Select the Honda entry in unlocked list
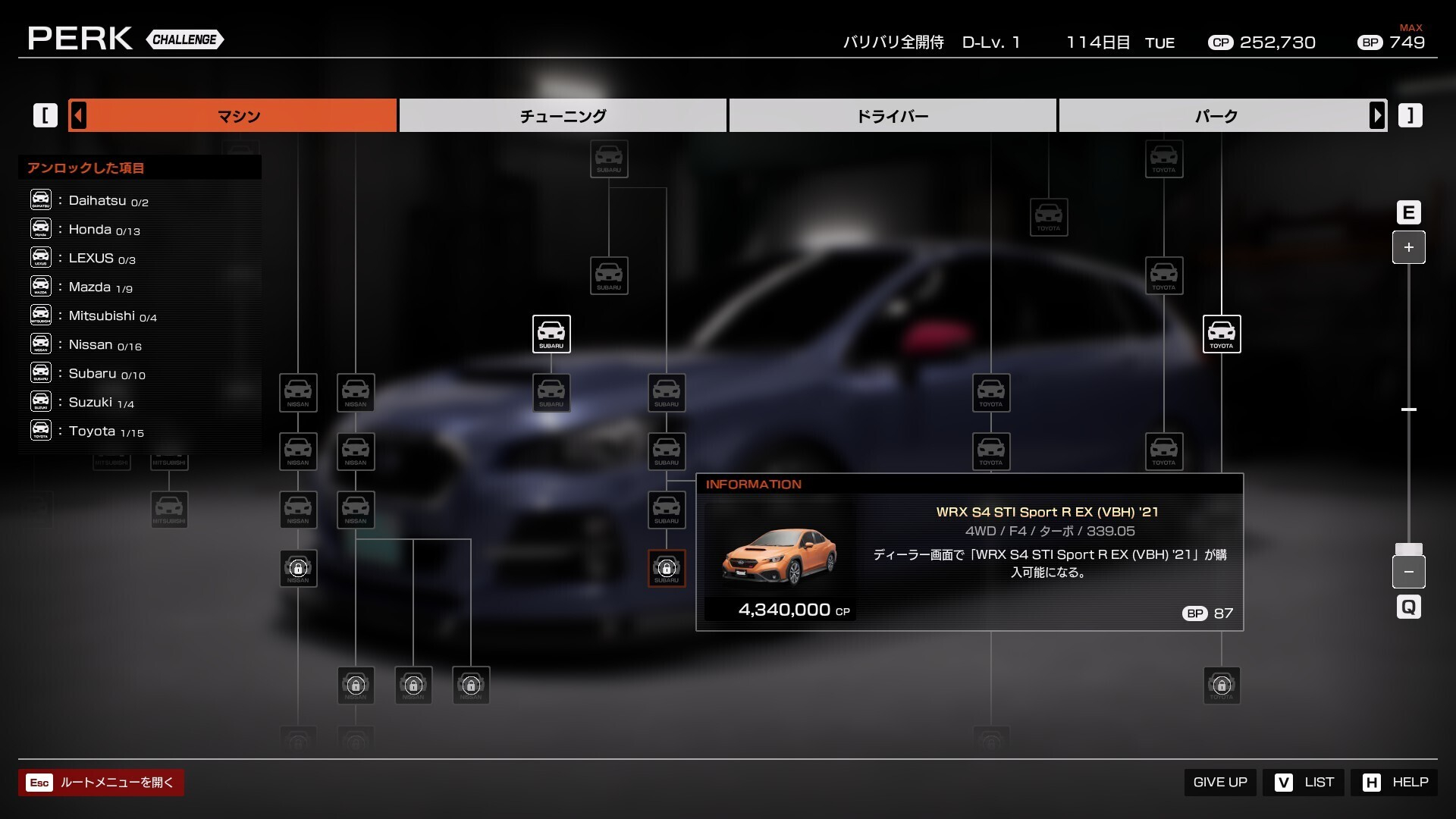The width and height of the screenshot is (1456, 819). coord(89,229)
